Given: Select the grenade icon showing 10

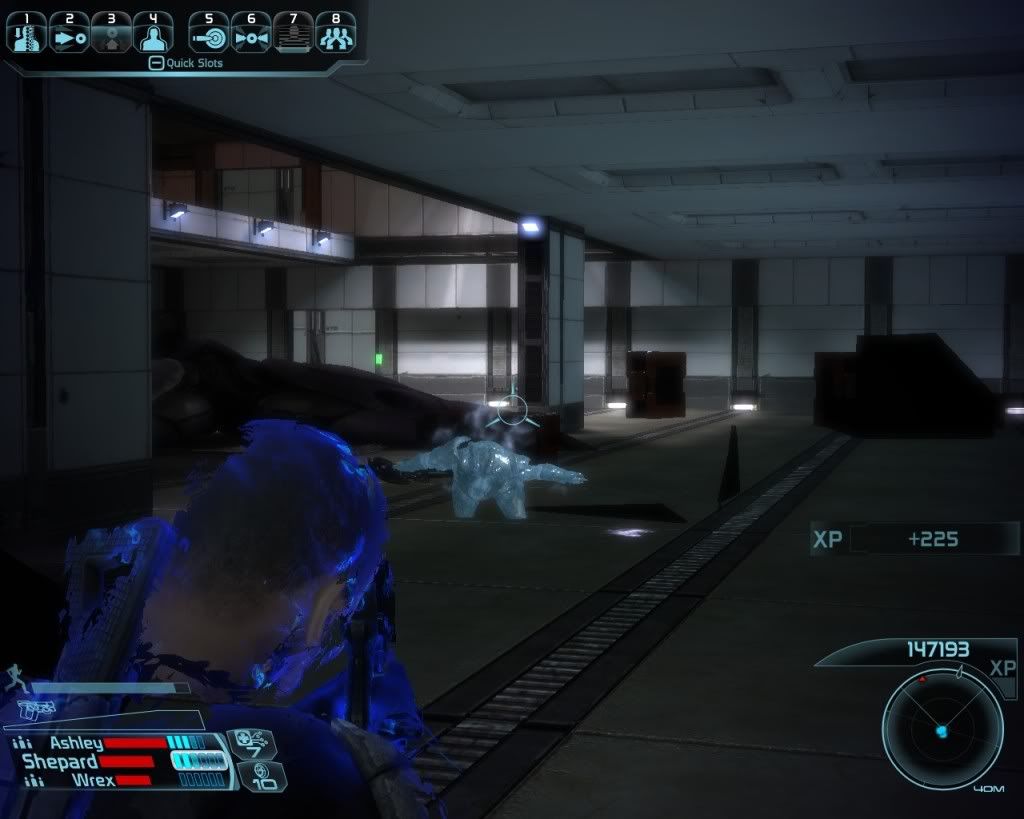Looking at the screenshot, I should click(x=261, y=776).
